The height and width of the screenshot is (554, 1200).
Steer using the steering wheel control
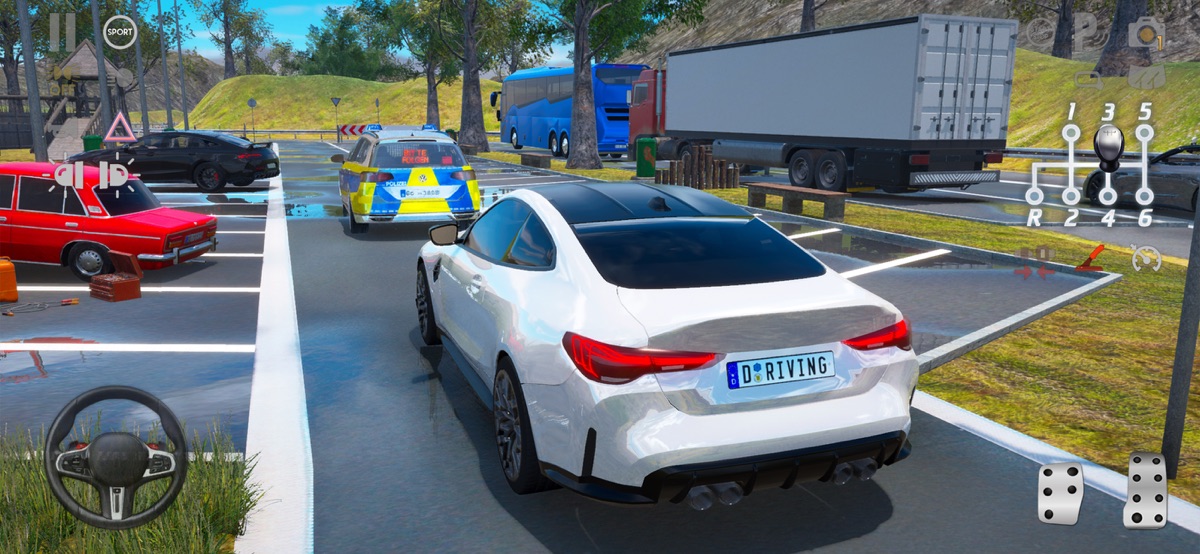pos(116,457)
